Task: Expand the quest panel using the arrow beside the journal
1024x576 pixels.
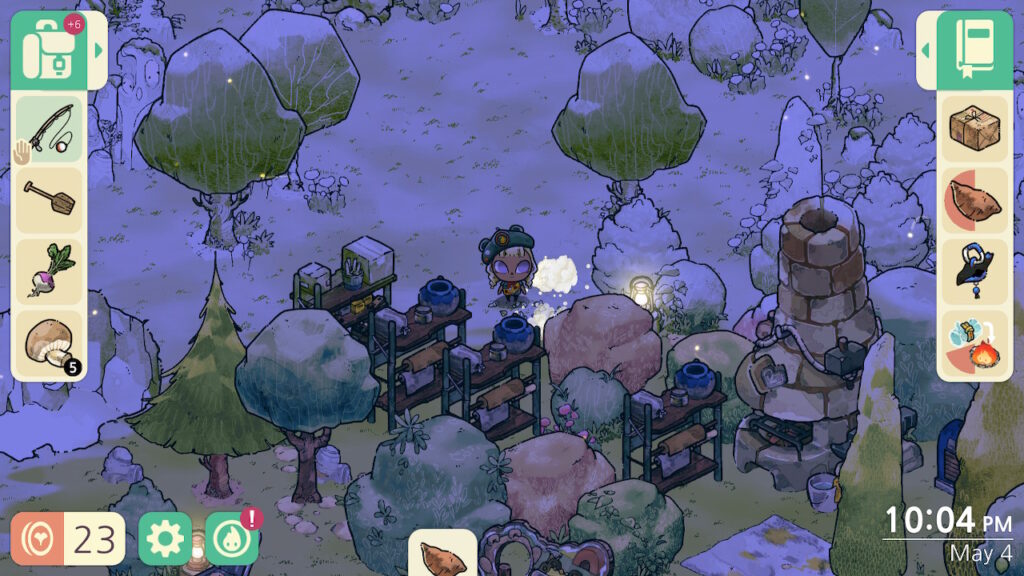Action: [926, 50]
